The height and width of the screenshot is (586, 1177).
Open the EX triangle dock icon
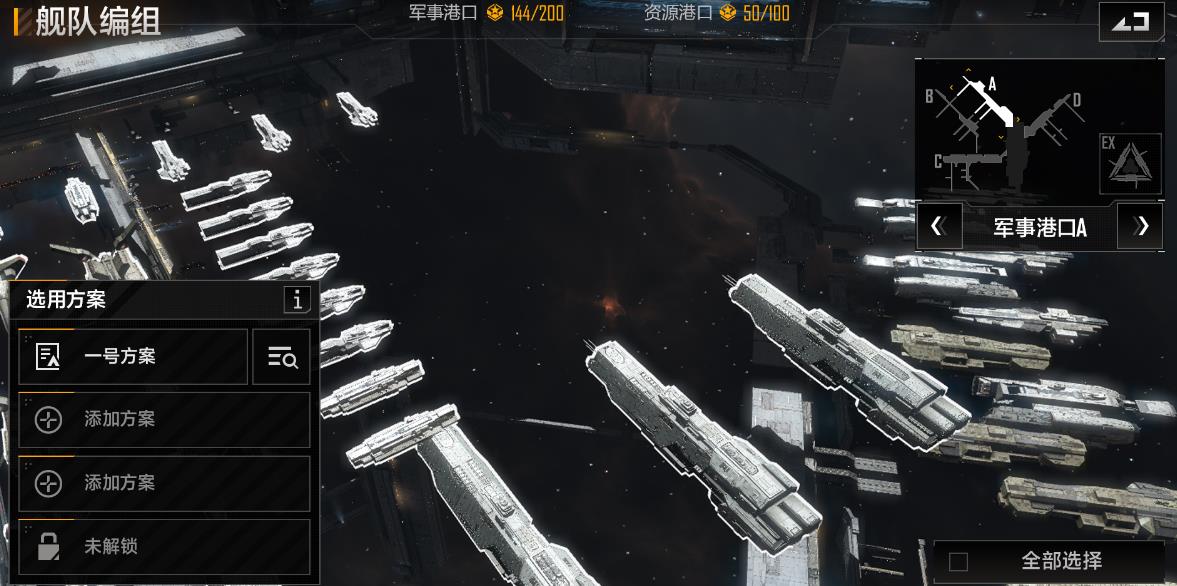[x=1130, y=163]
